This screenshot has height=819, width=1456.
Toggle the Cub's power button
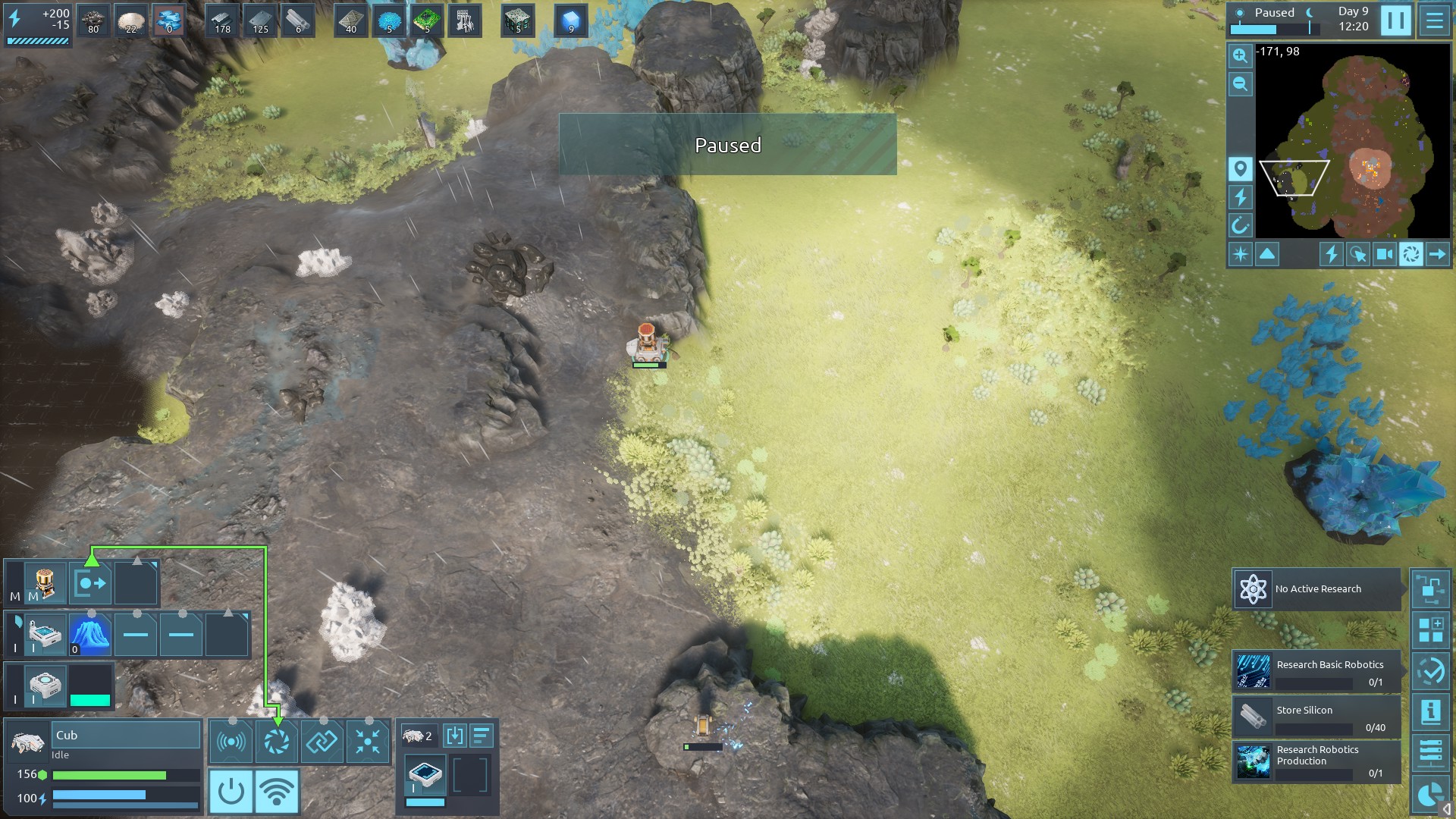click(x=231, y=792)
